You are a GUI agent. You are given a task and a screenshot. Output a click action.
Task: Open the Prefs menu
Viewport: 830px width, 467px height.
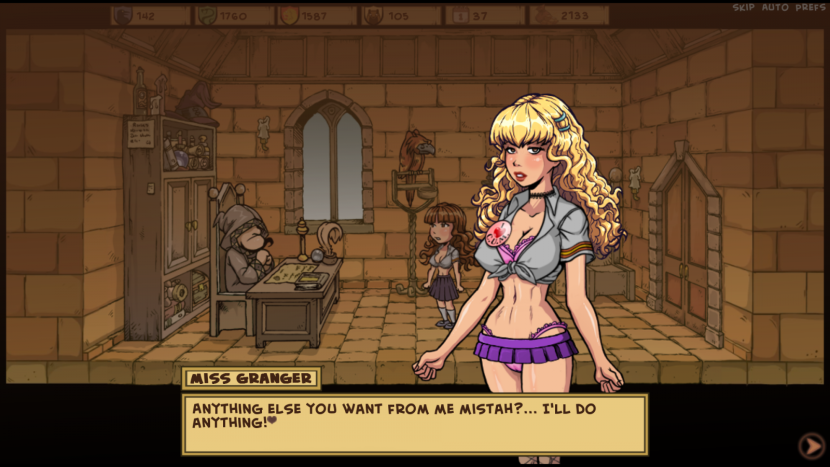(810, 7)
